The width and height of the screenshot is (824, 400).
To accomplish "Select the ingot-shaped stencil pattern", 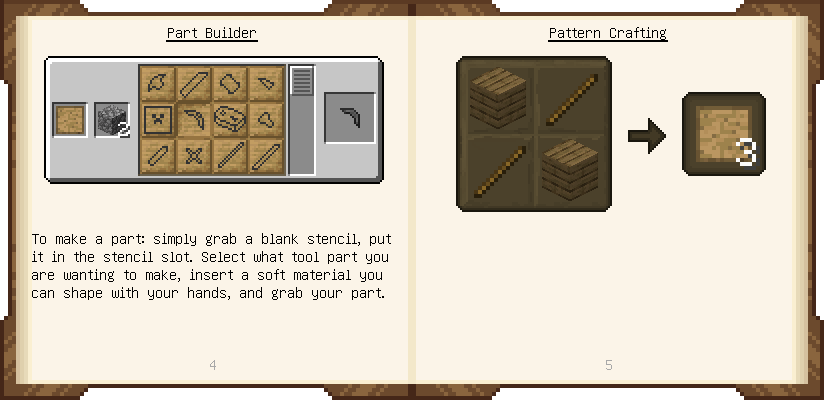I will pyautogui.click(x=229, y=83).
